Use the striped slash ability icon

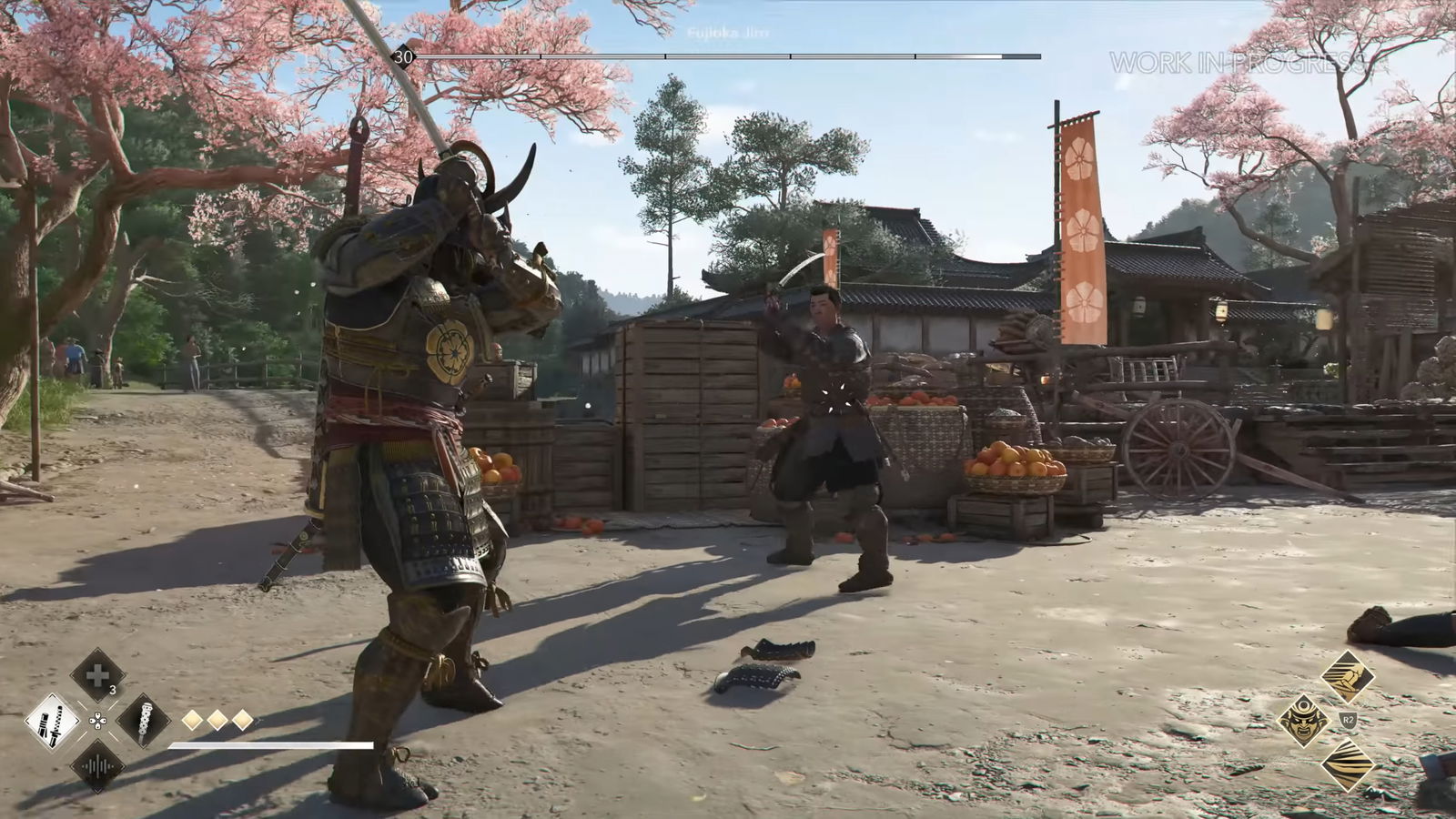[1348, 764]
